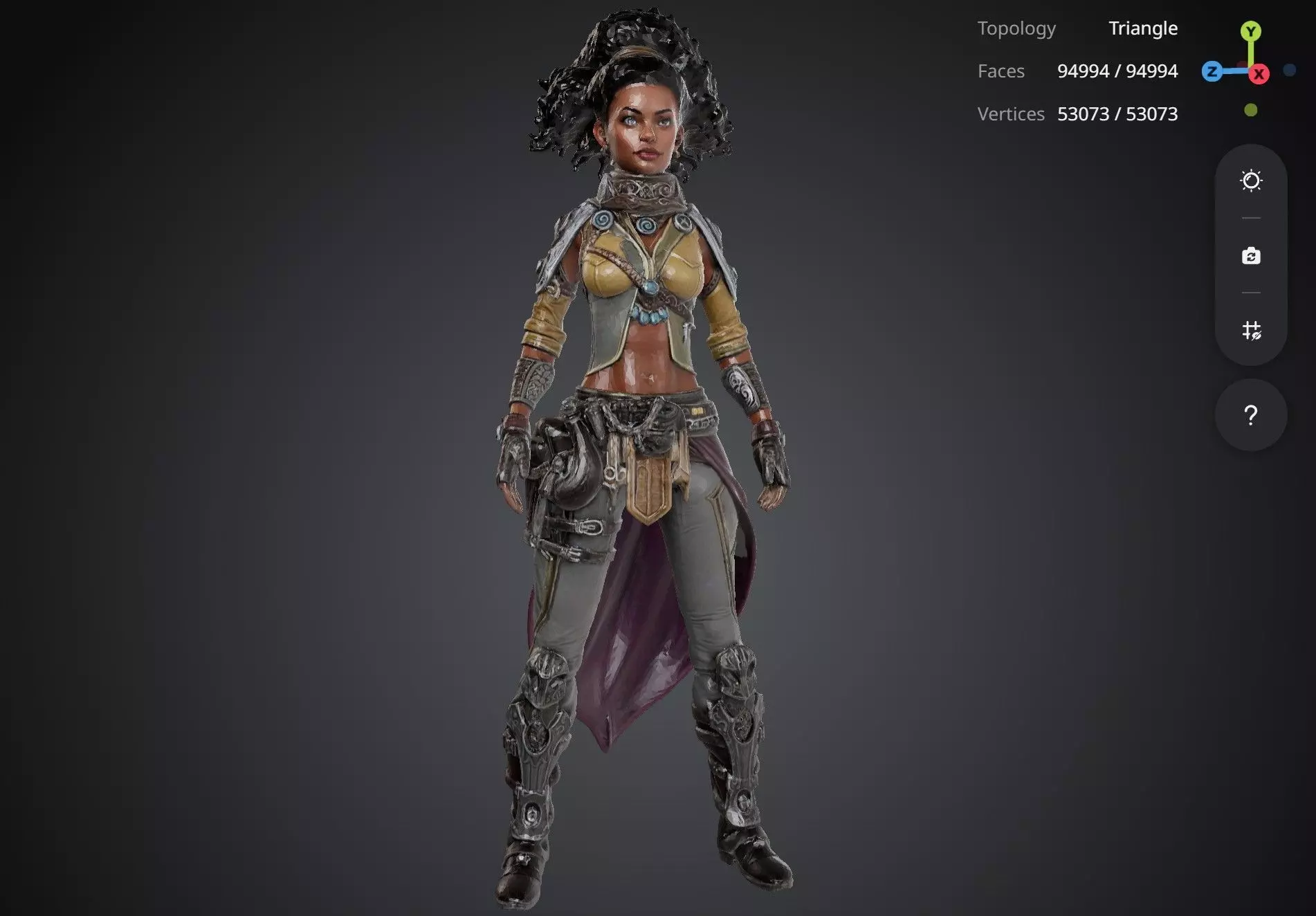
Task: Snap view to the red X axis
Action: point(1259,74)
